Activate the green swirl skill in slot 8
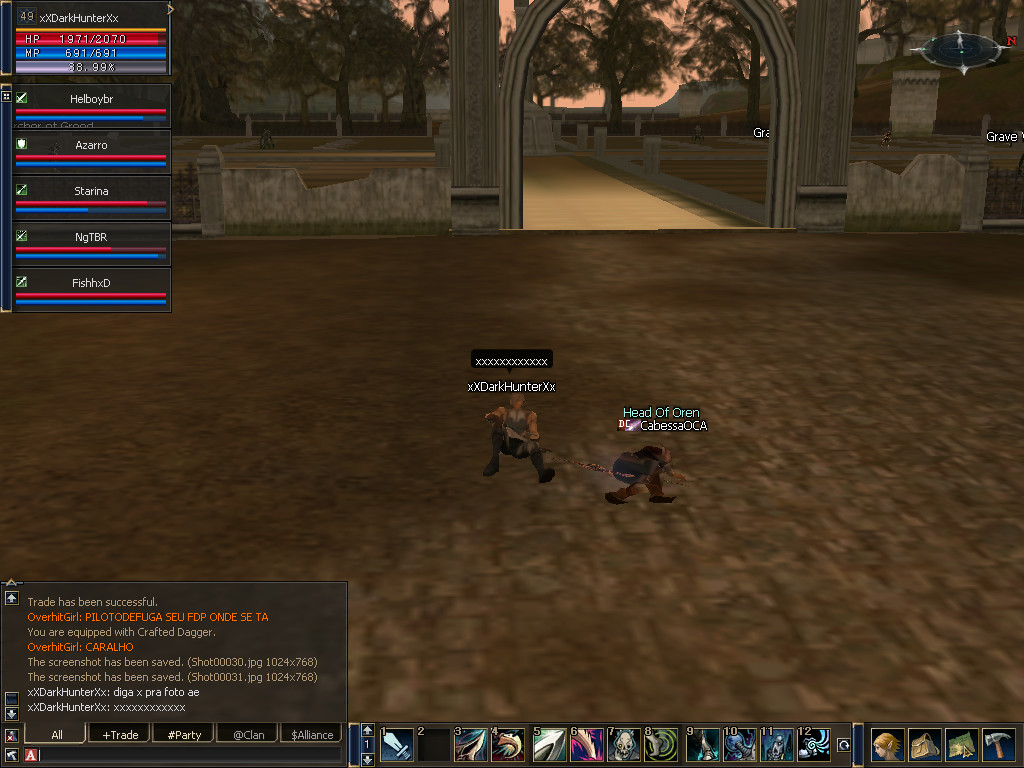 tap(661, 745)
